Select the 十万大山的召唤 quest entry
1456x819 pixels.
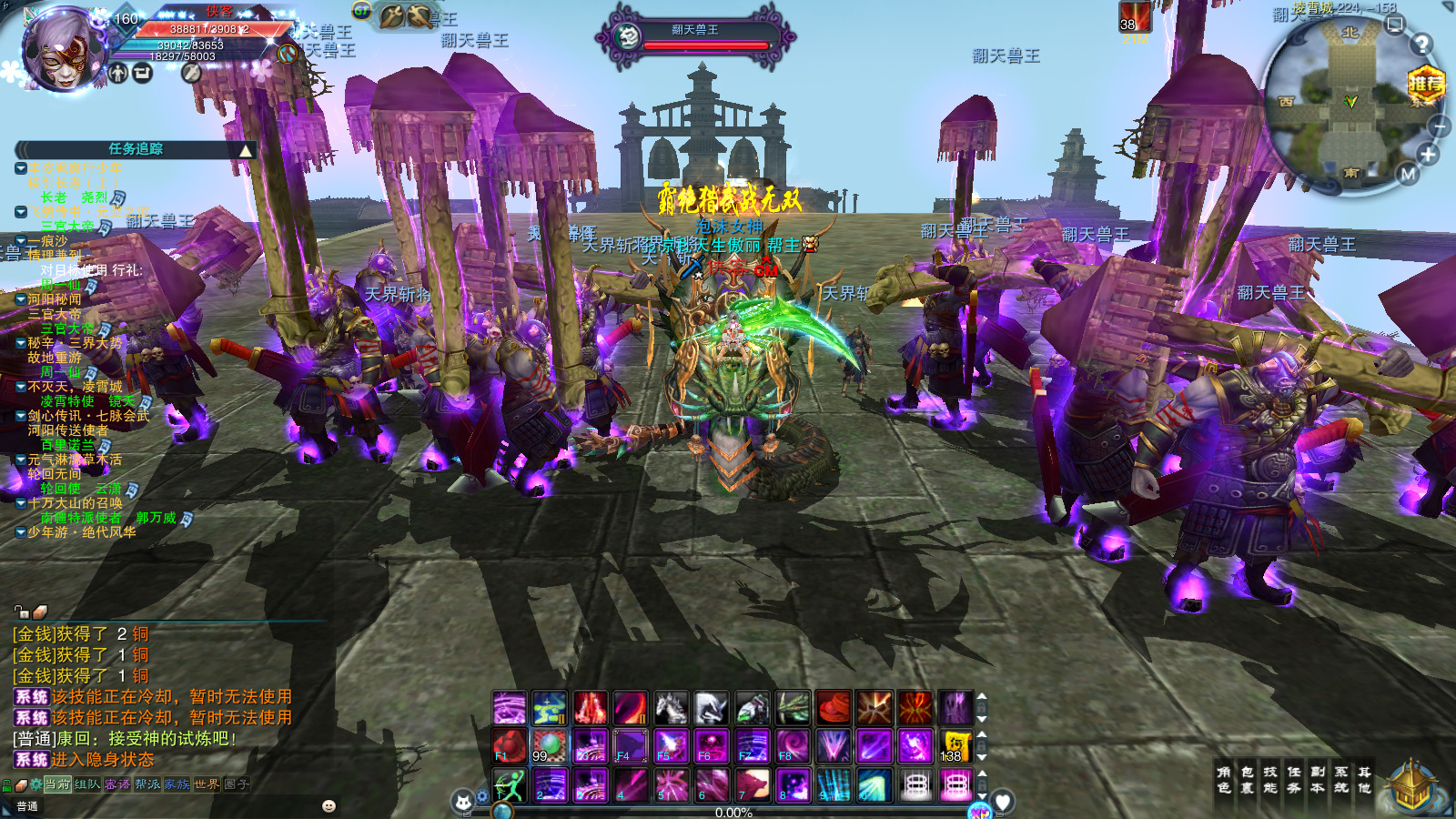pos(75,503)
